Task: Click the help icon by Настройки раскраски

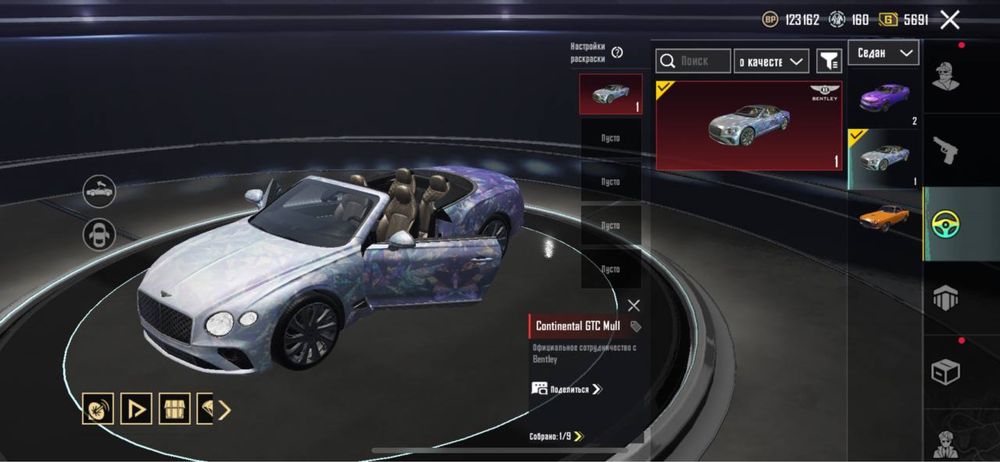Action: [617, 52]
